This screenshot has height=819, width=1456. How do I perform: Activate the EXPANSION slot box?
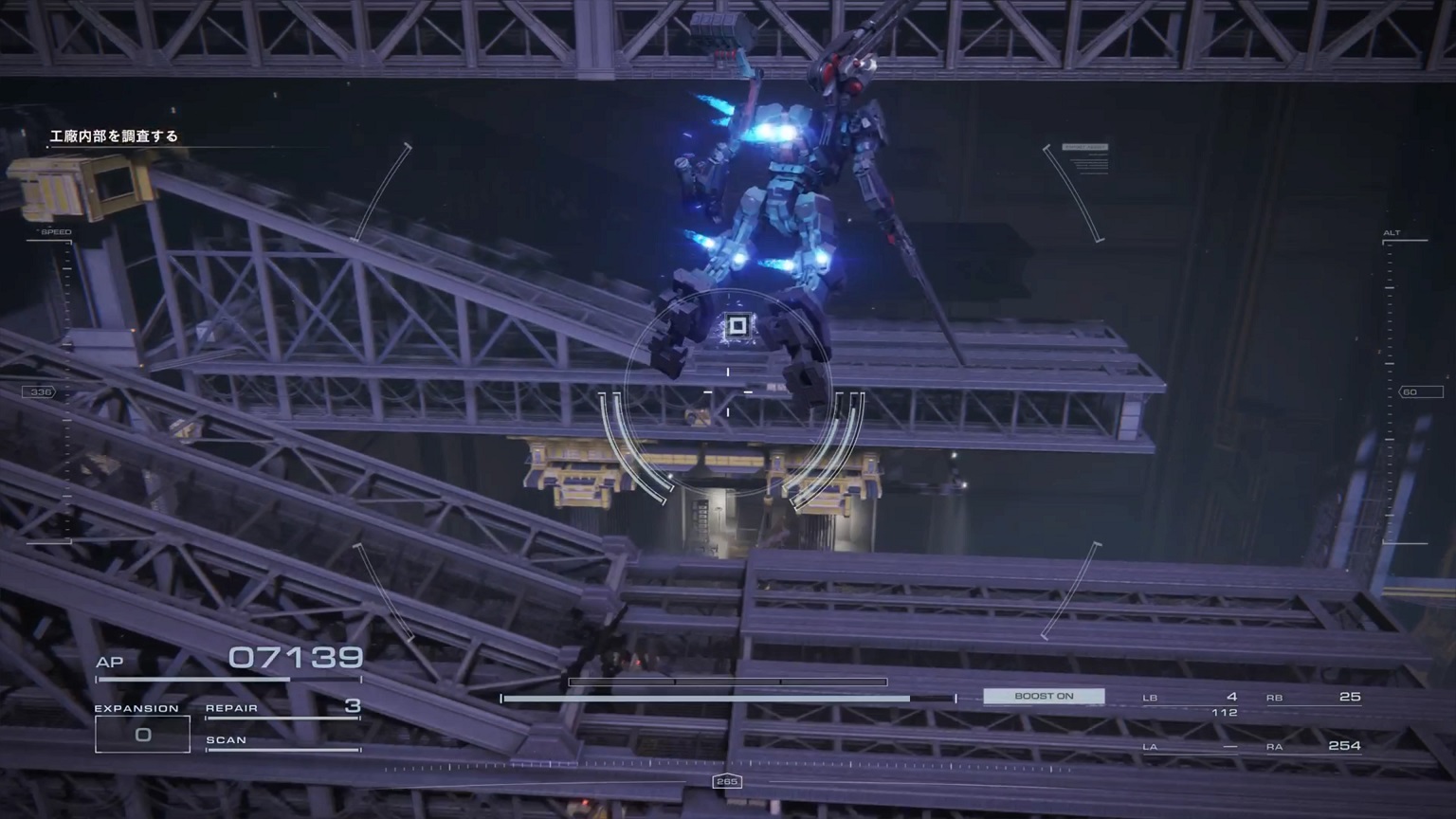142,735
